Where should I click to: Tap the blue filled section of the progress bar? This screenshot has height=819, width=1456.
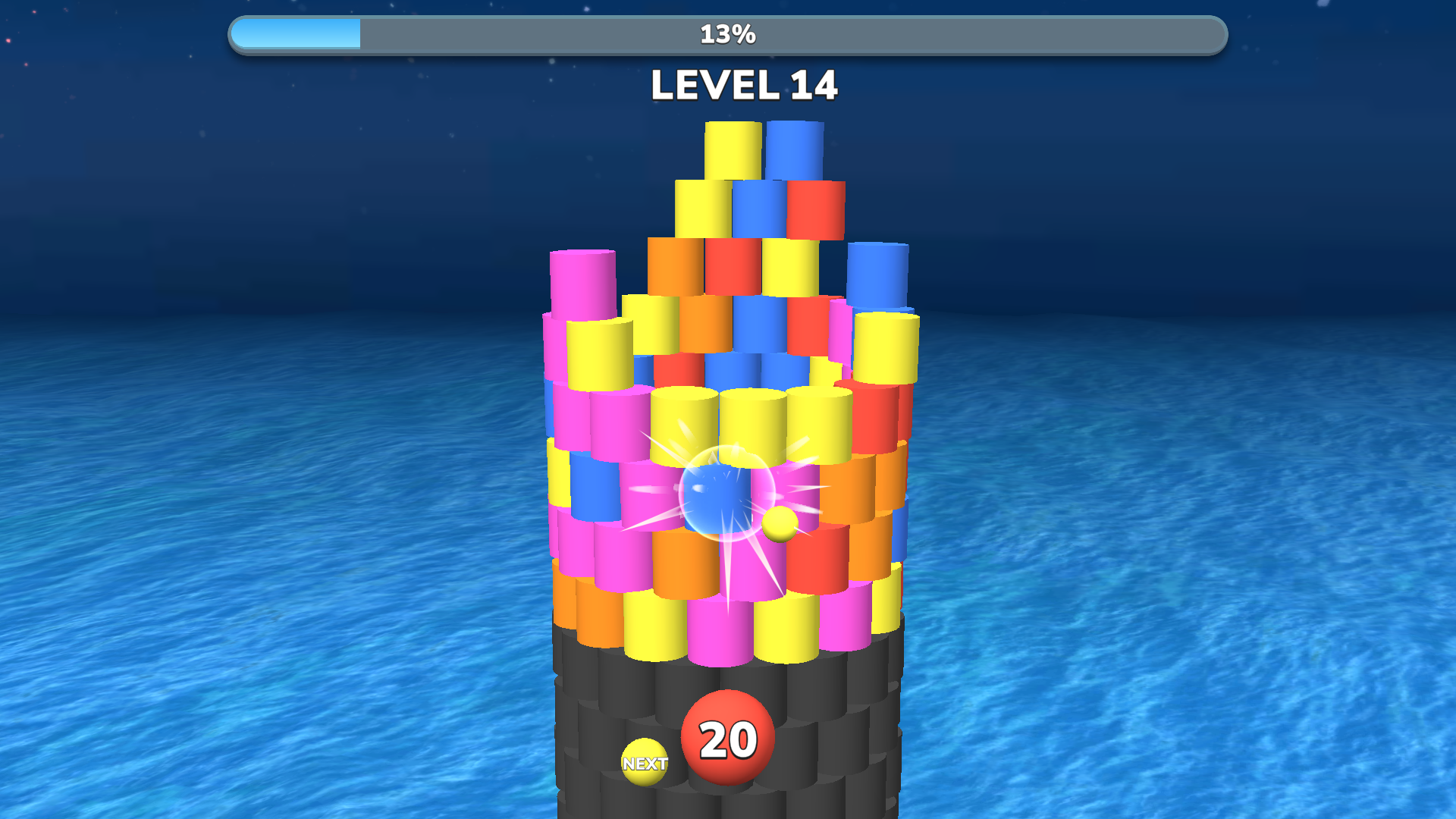click(x=296, y=33)
